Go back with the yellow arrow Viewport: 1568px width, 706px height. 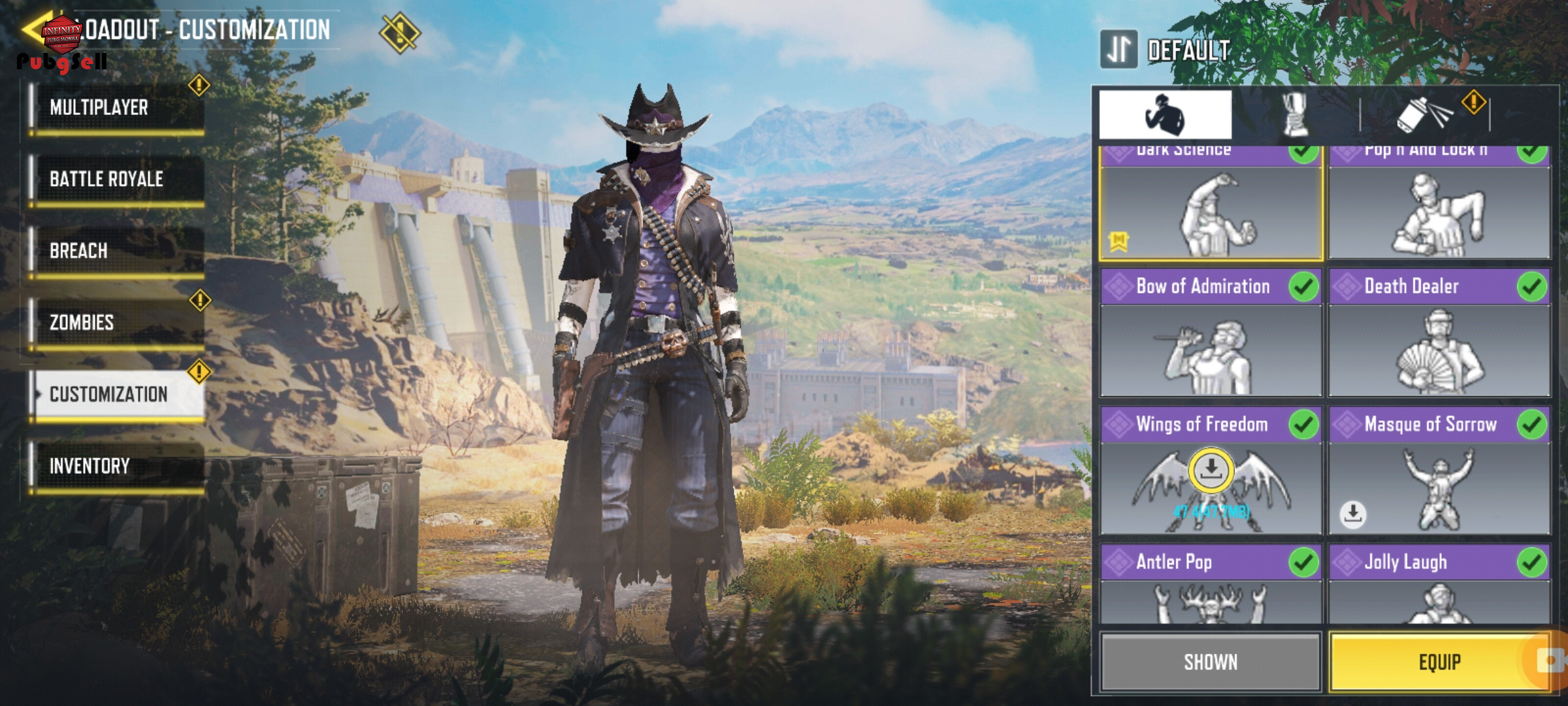[x=33, y=29]
